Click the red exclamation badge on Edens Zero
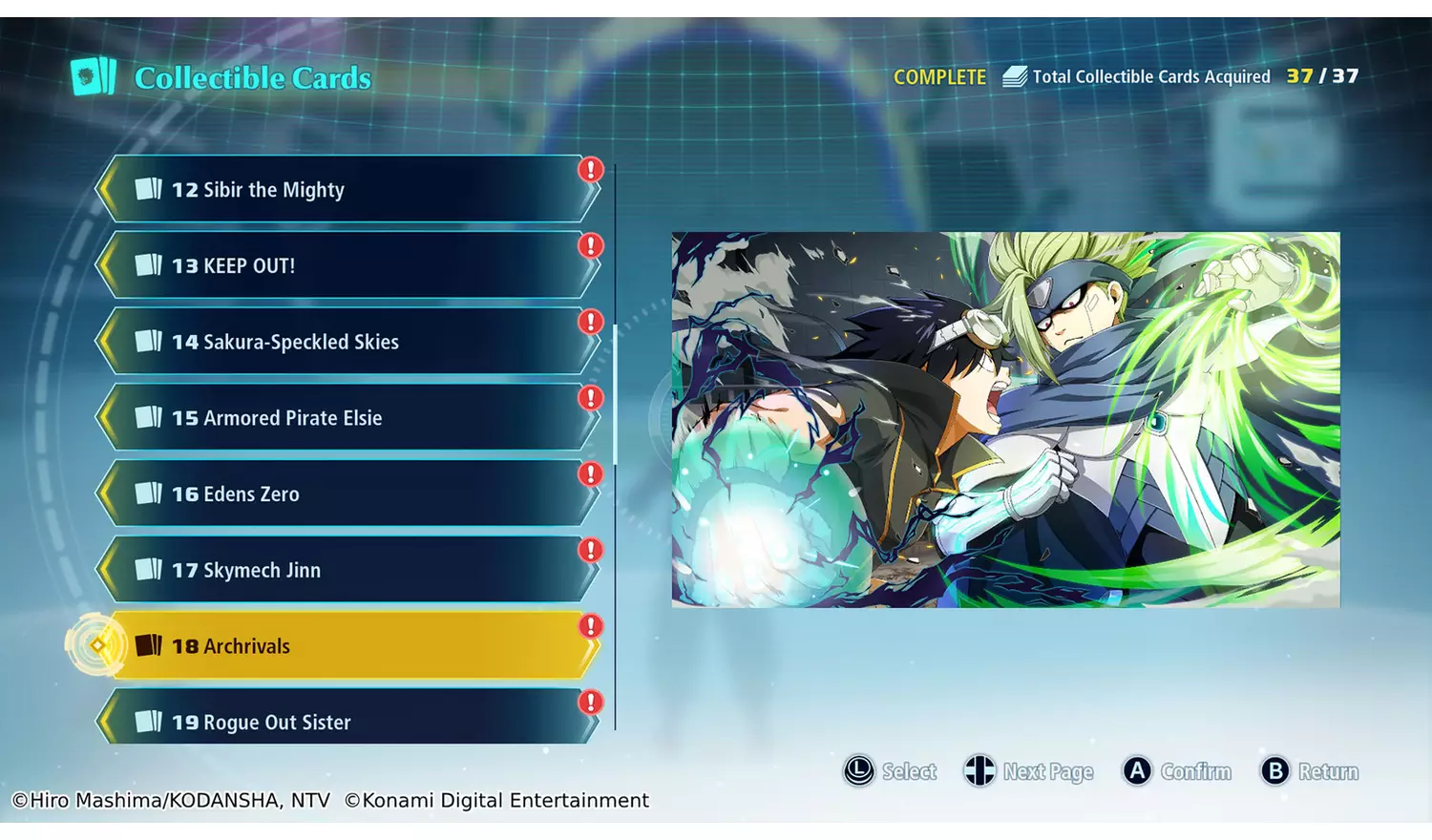This screenshot has width=1432, height=840. click(591, 473)
